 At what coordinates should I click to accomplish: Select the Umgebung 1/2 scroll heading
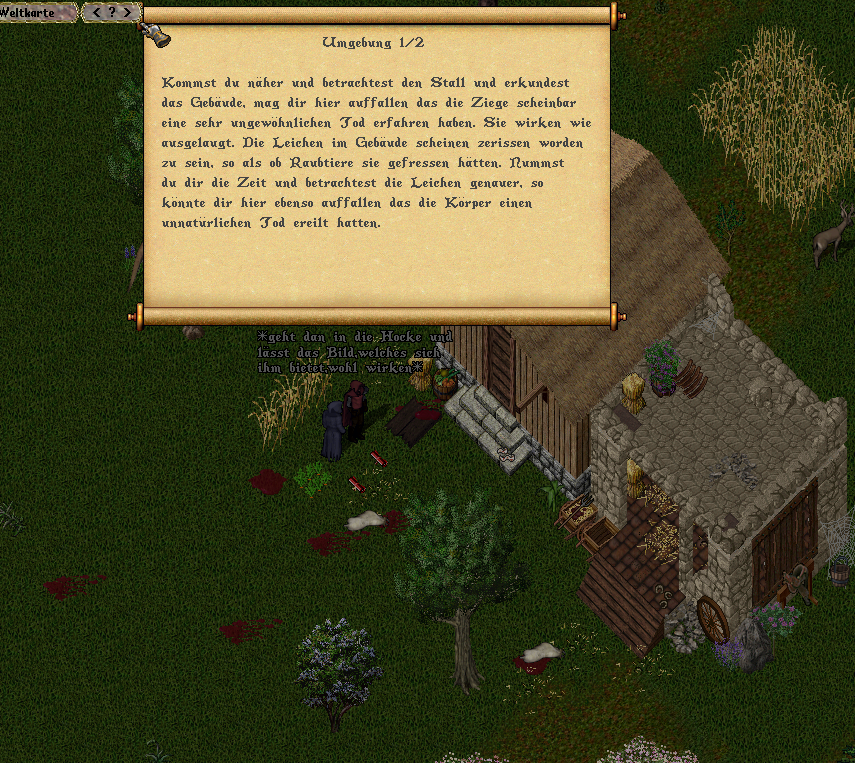[372, 42]
